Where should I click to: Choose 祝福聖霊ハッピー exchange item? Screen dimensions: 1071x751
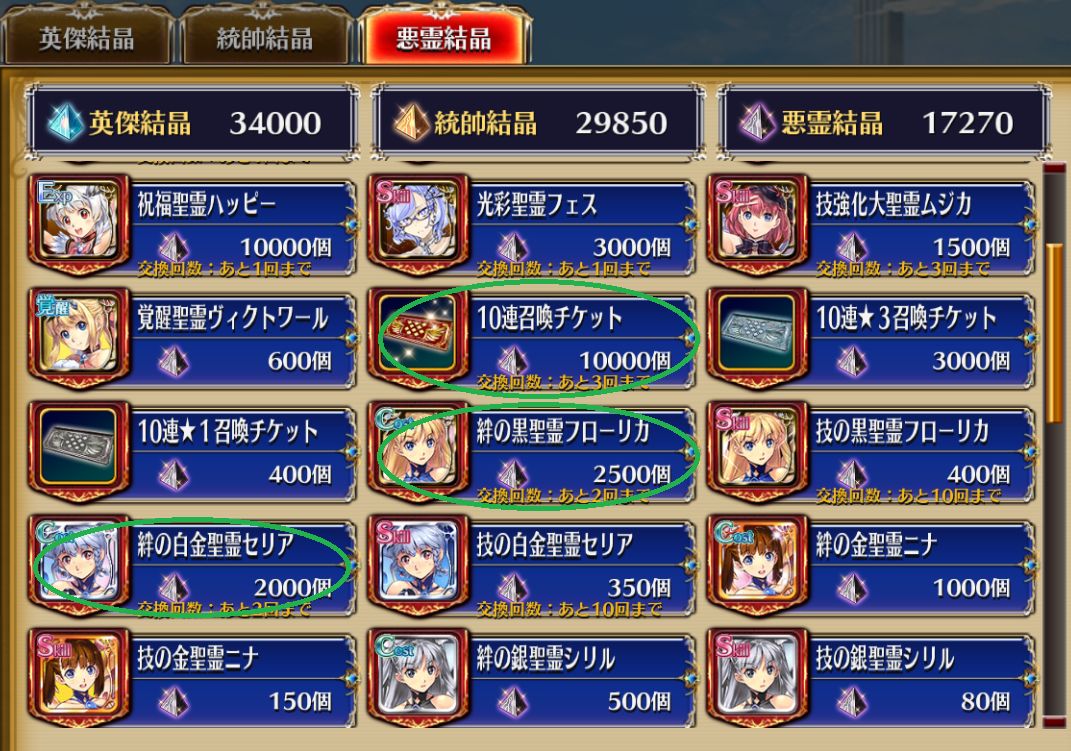point(195,227)
